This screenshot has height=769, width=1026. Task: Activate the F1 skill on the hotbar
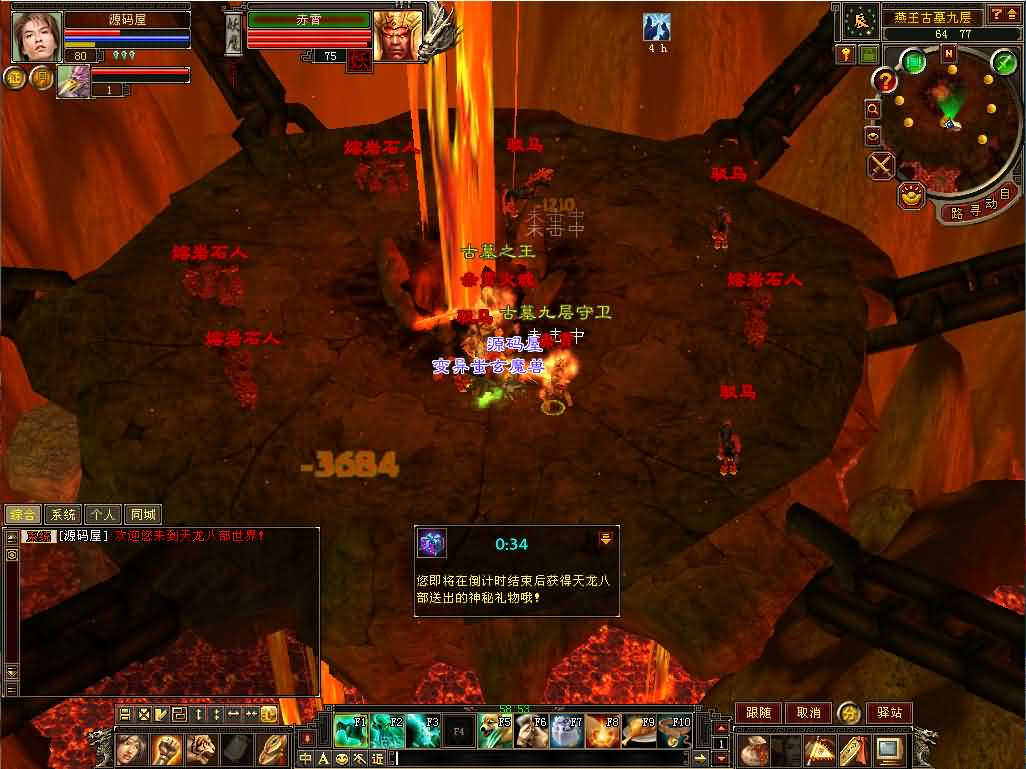tap(350, 731)
